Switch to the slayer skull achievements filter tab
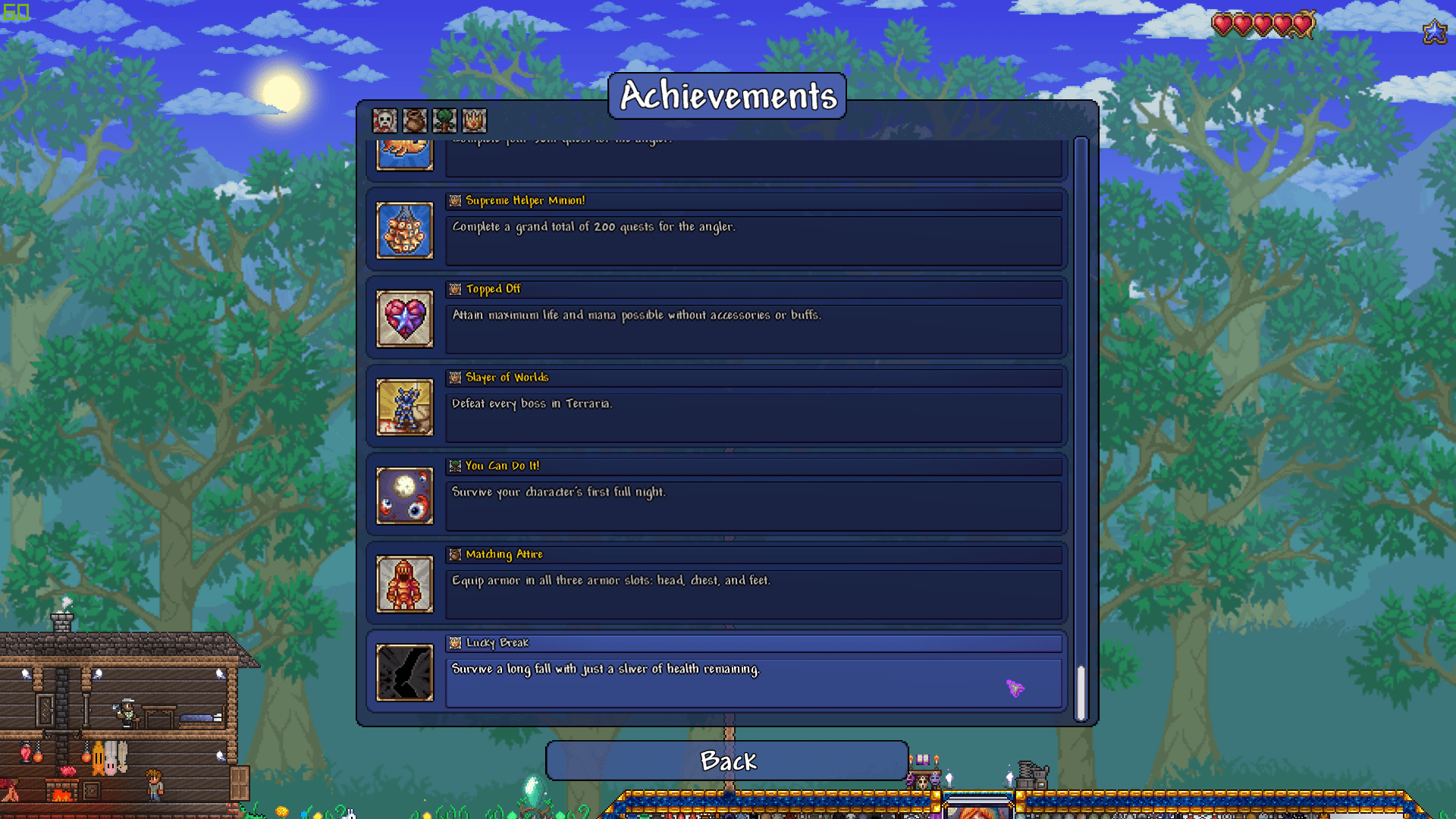Image resolution: width=1456 pixels, height=819 pixels. (384, 120)
